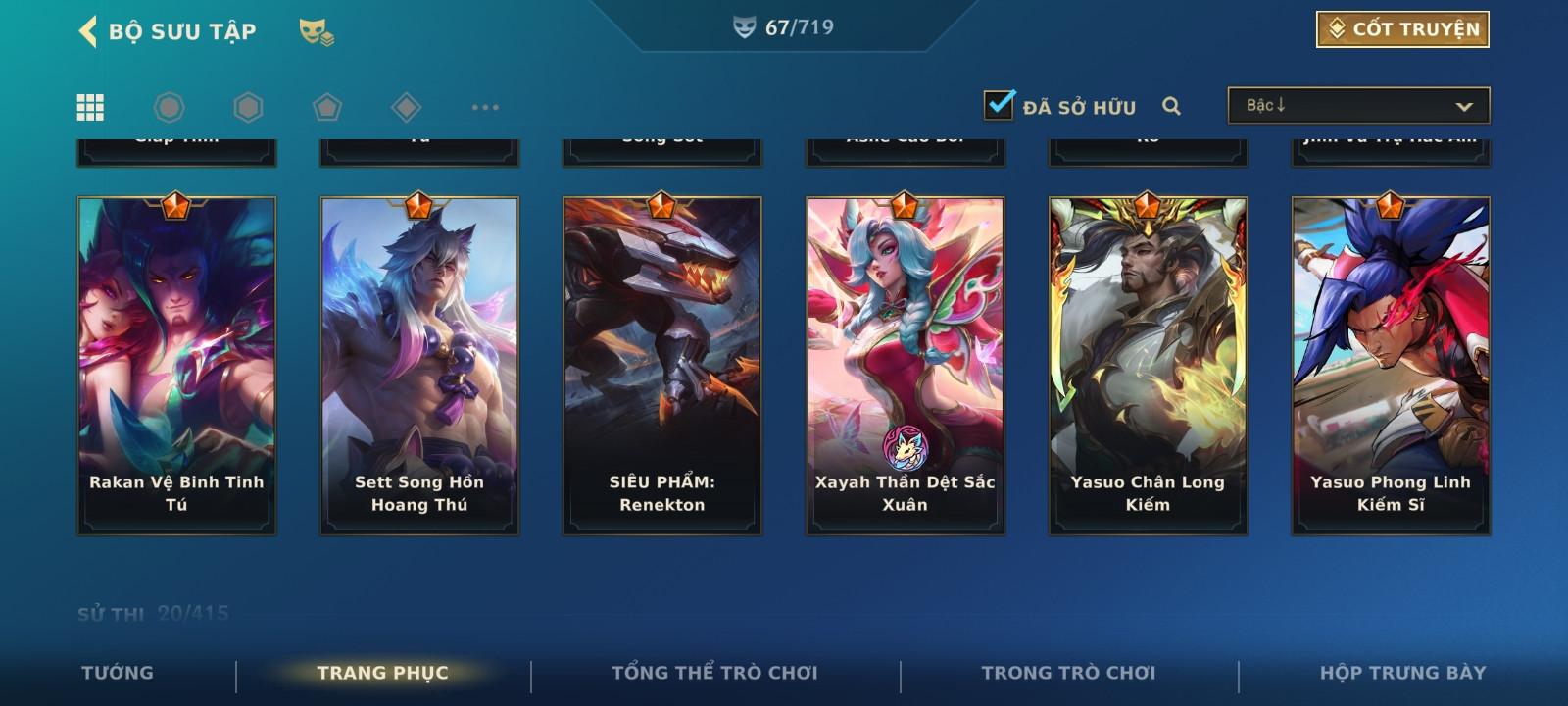Click the mask and coins icon
This screenshot has height=706, width=1568.
(x=316, y=32)
